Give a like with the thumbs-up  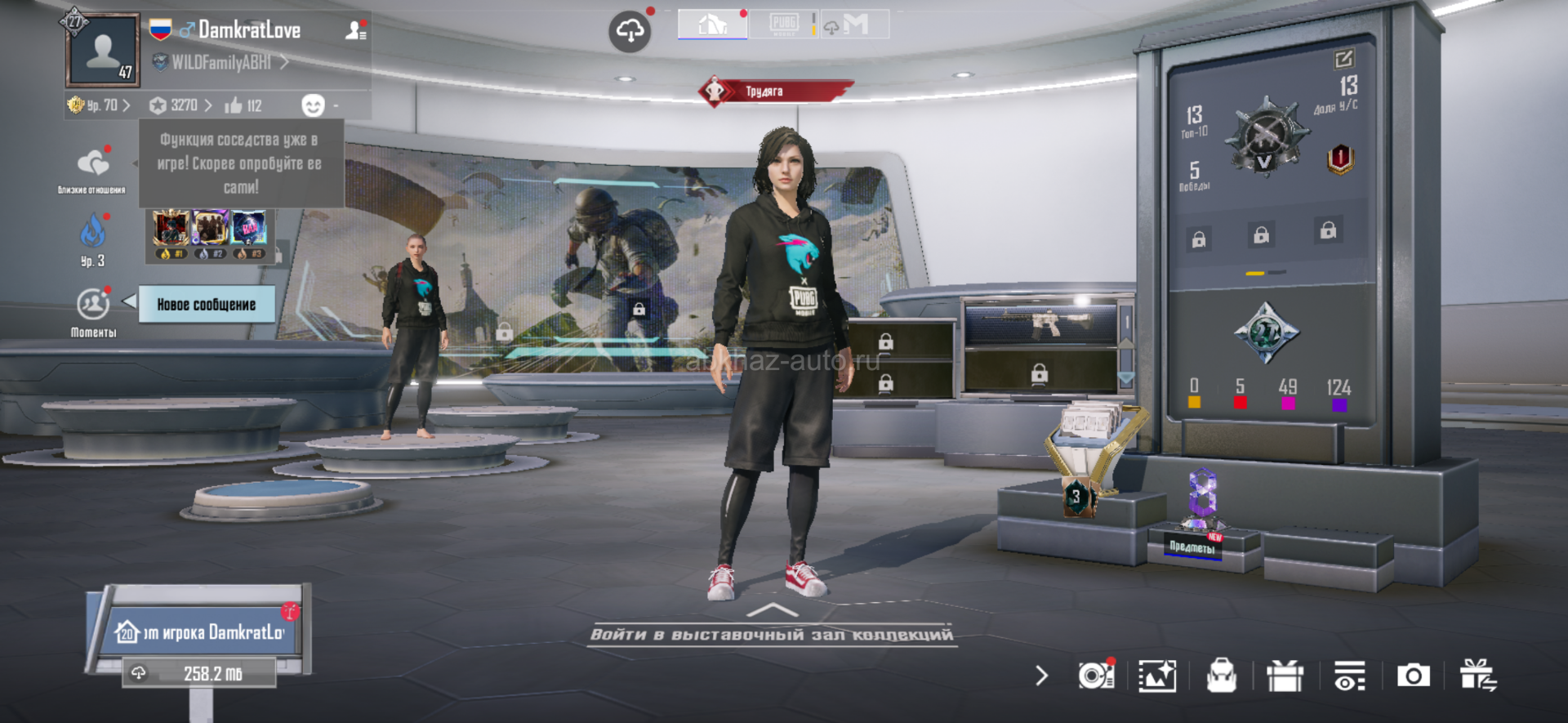pos(234,105)
